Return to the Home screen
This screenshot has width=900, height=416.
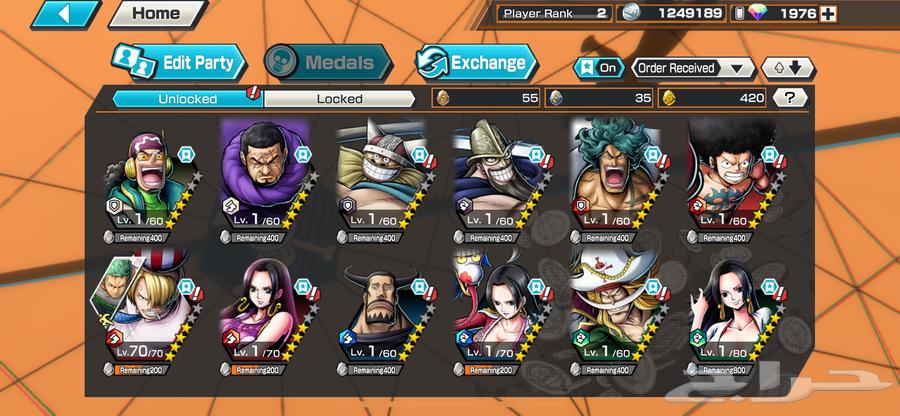click(156, 14)
